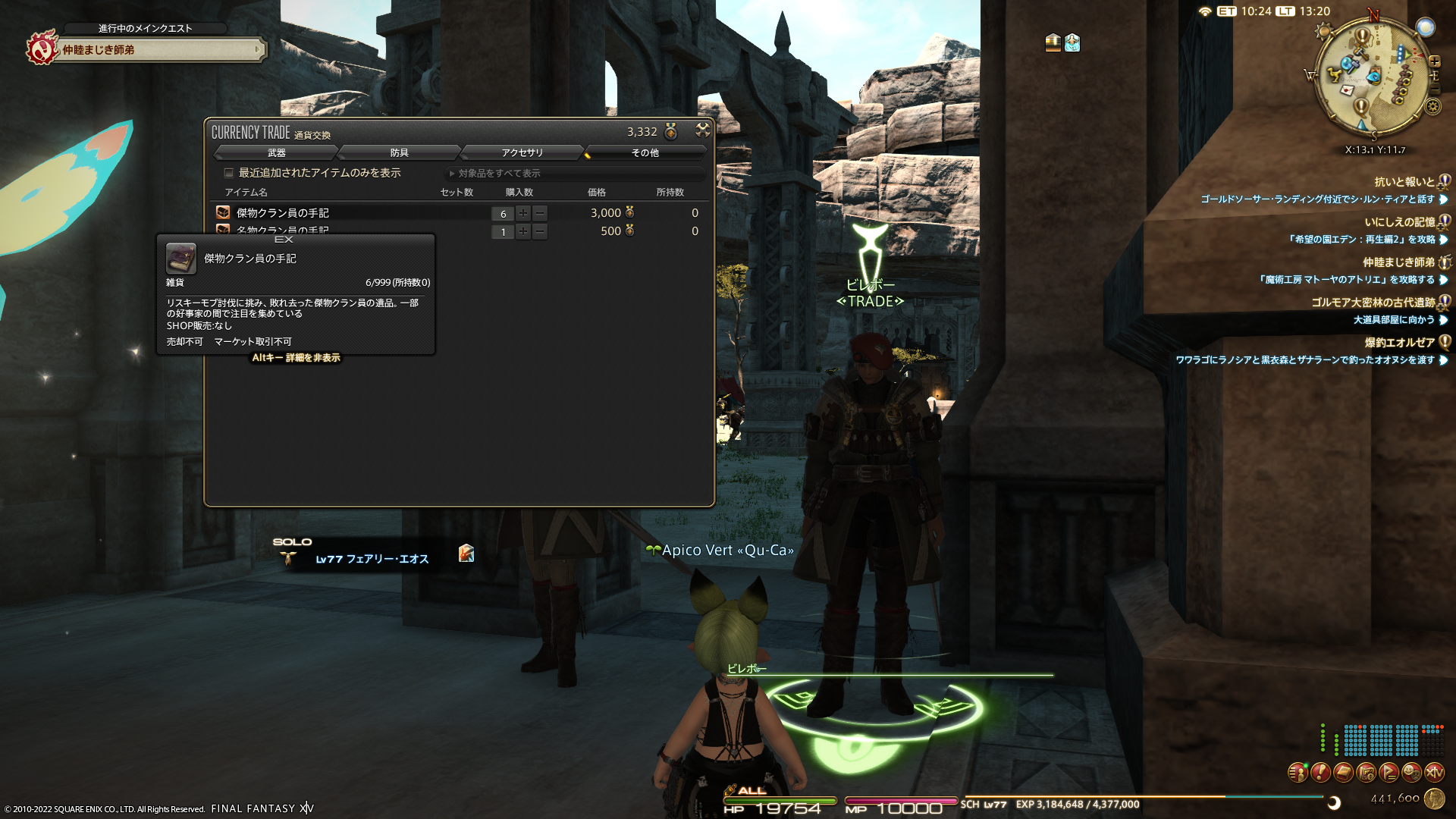Click the fairy Eos party list entry

click(x=372, y=559)
